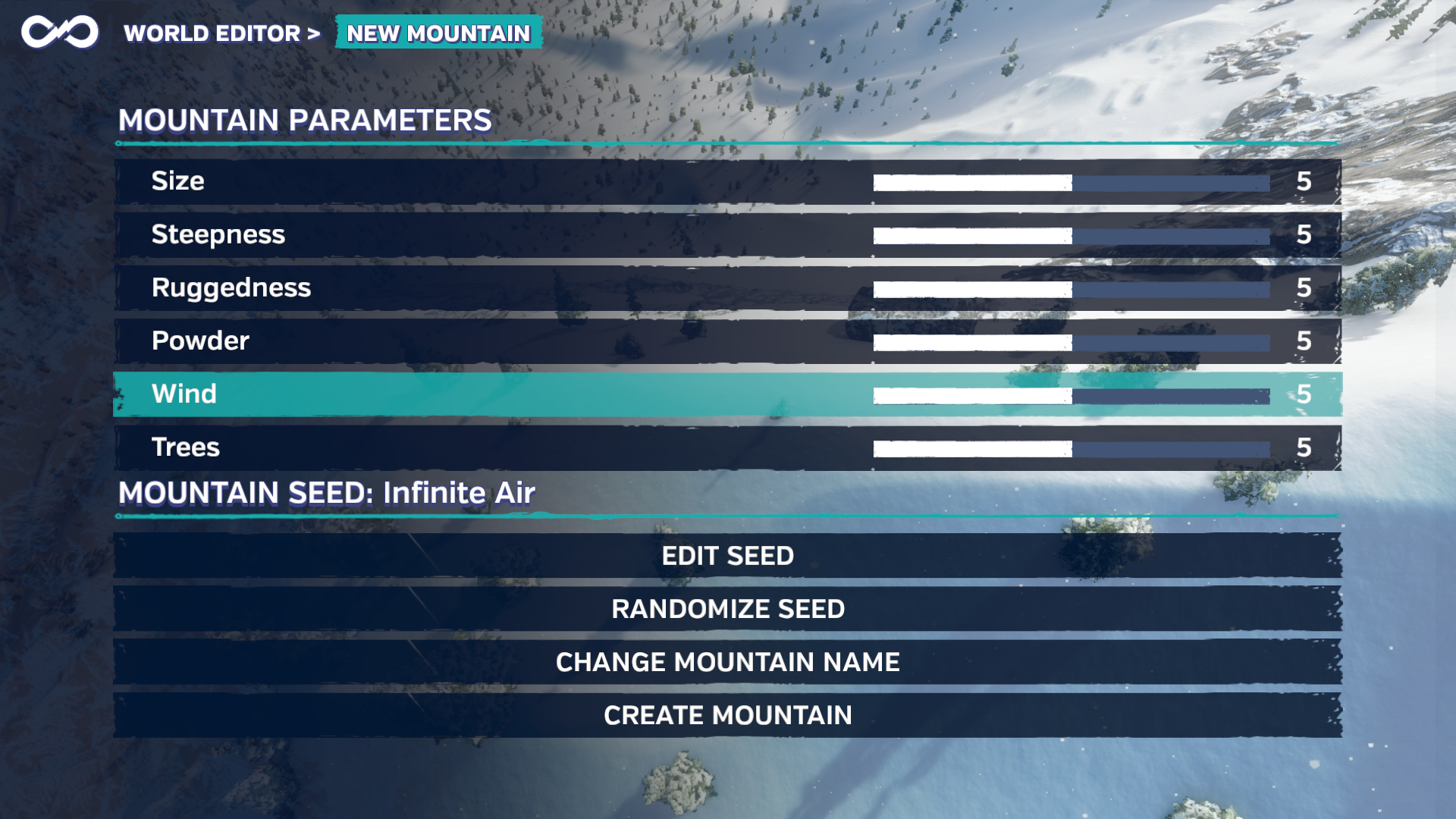Click the infinity logo icon
This screenshot has height=819, width=1456.
pos(60,32)
